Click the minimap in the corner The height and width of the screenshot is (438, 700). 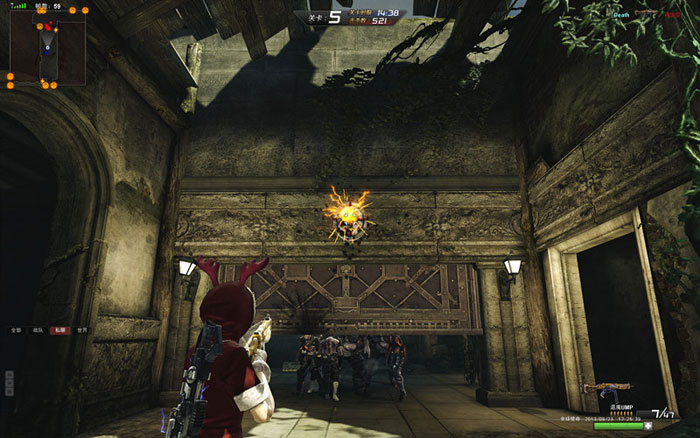tap(40, 48)
